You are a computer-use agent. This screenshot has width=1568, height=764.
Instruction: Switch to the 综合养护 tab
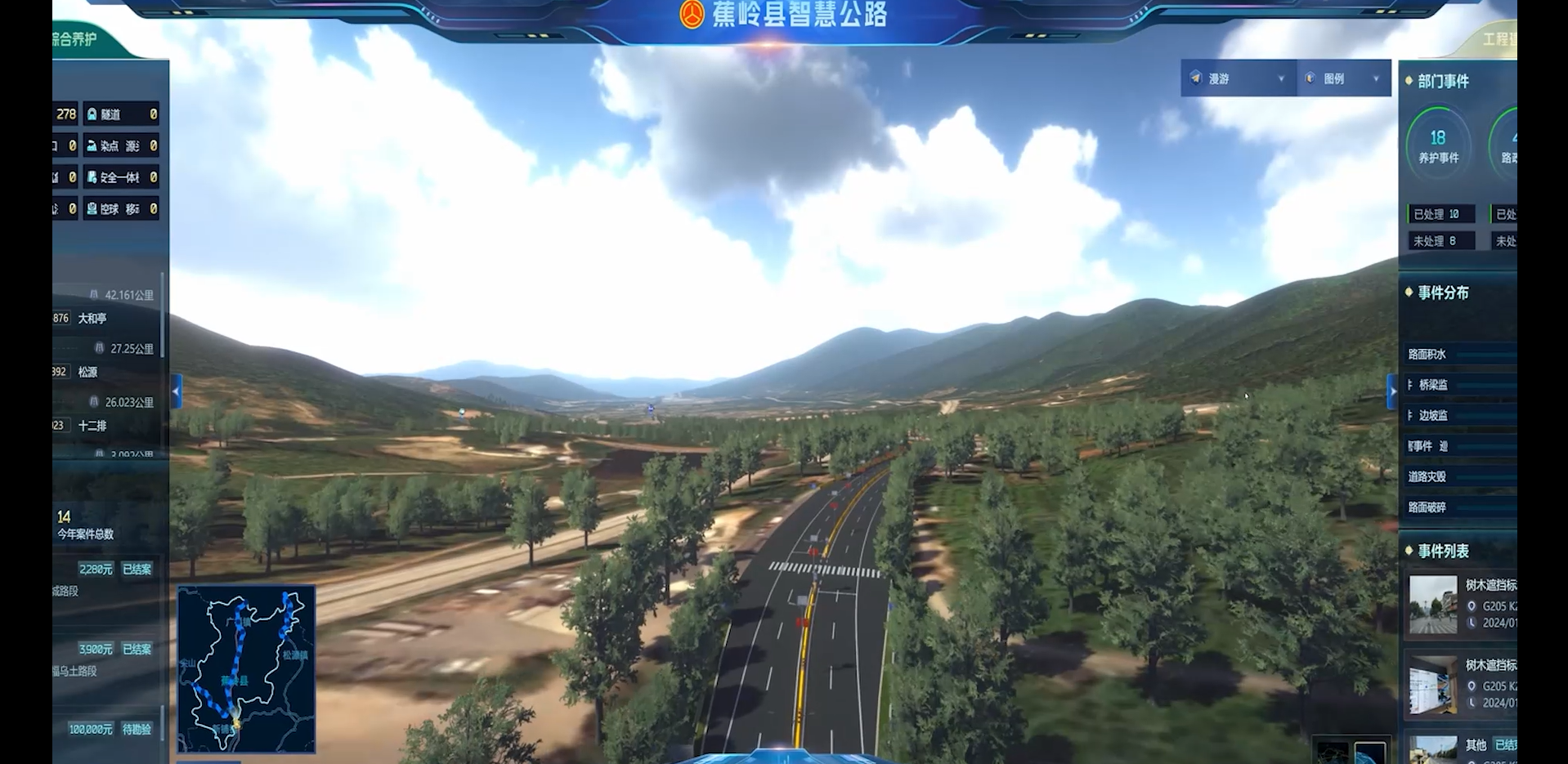(76, 39)
